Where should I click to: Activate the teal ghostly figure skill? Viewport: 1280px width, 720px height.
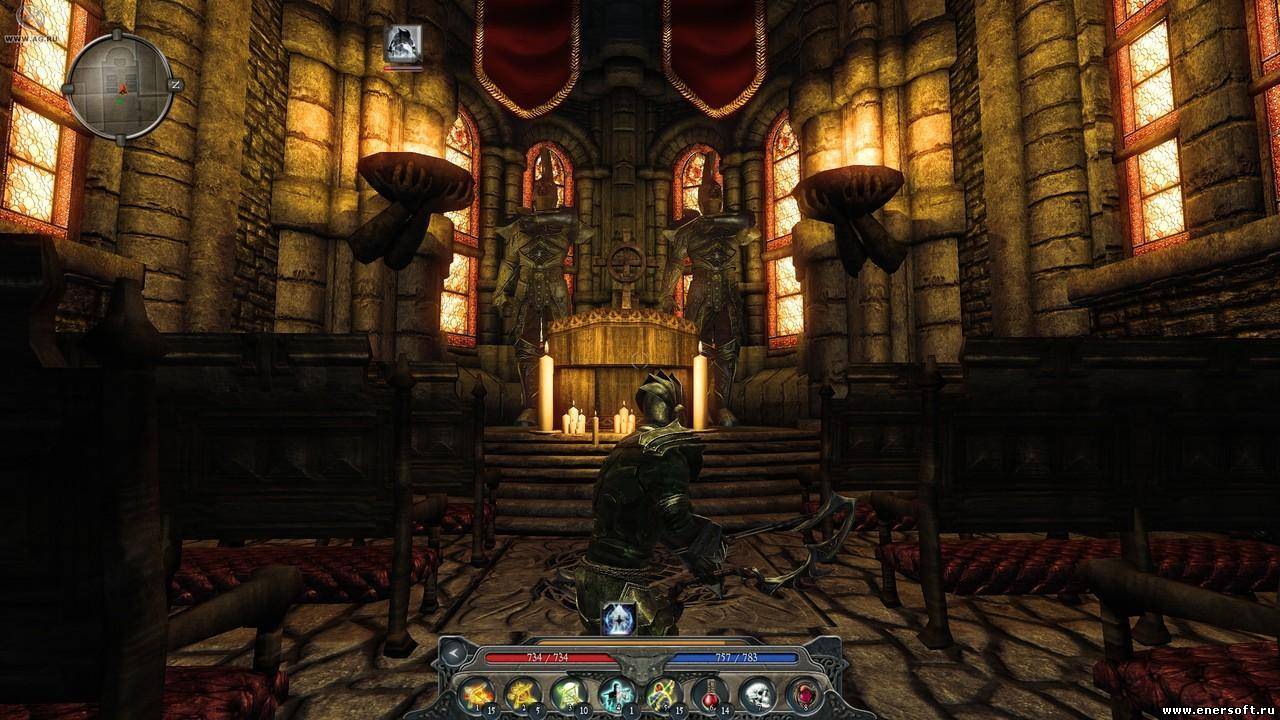click(x=616, y=693)
